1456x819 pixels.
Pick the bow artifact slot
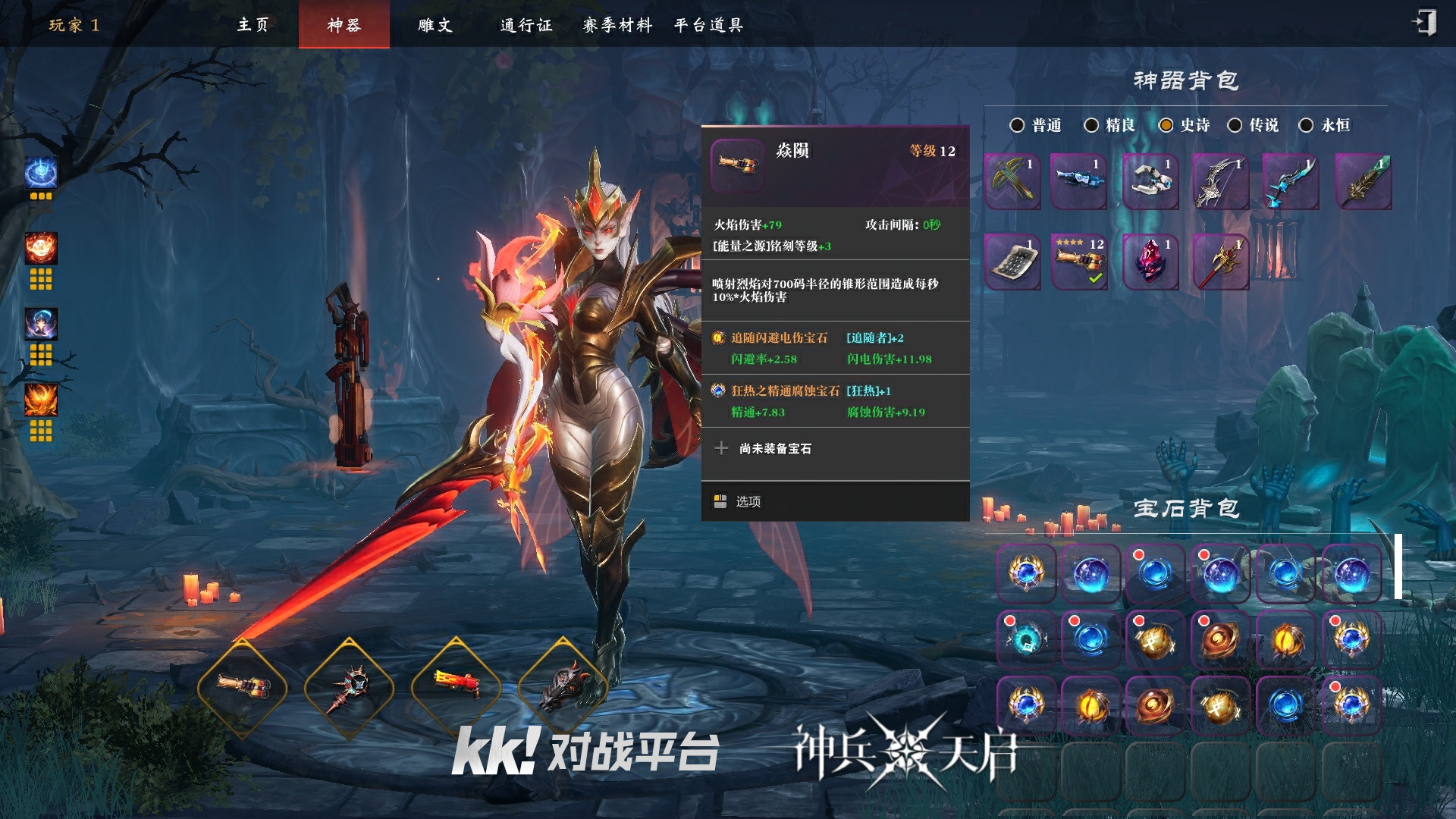pyautogui.click(x=1219, y=182)
